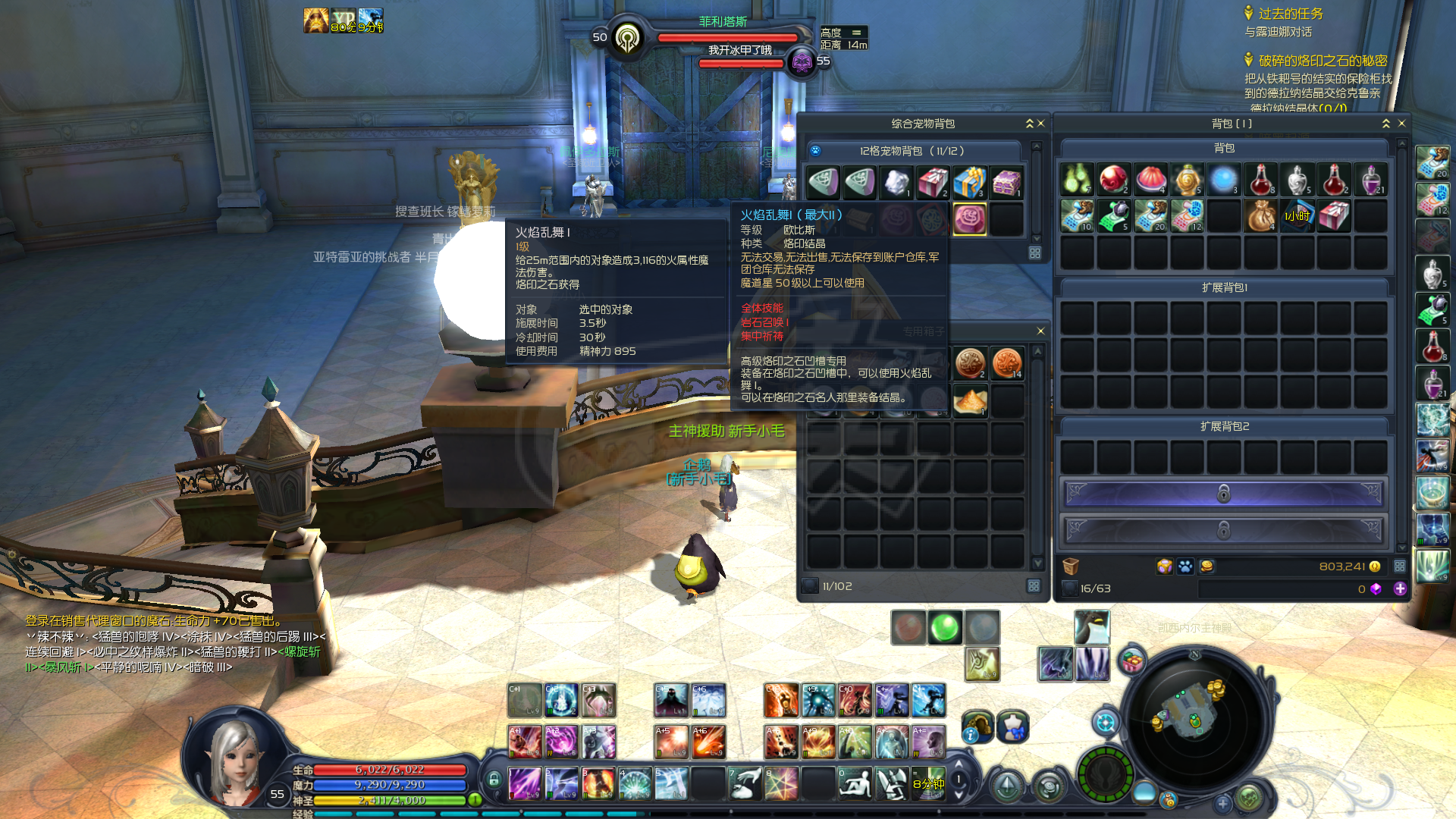Viewport: 1456px width, 819px height.
Task: Click the purple plus button beside the crystal currency
Action: (x=1400, y=588)
